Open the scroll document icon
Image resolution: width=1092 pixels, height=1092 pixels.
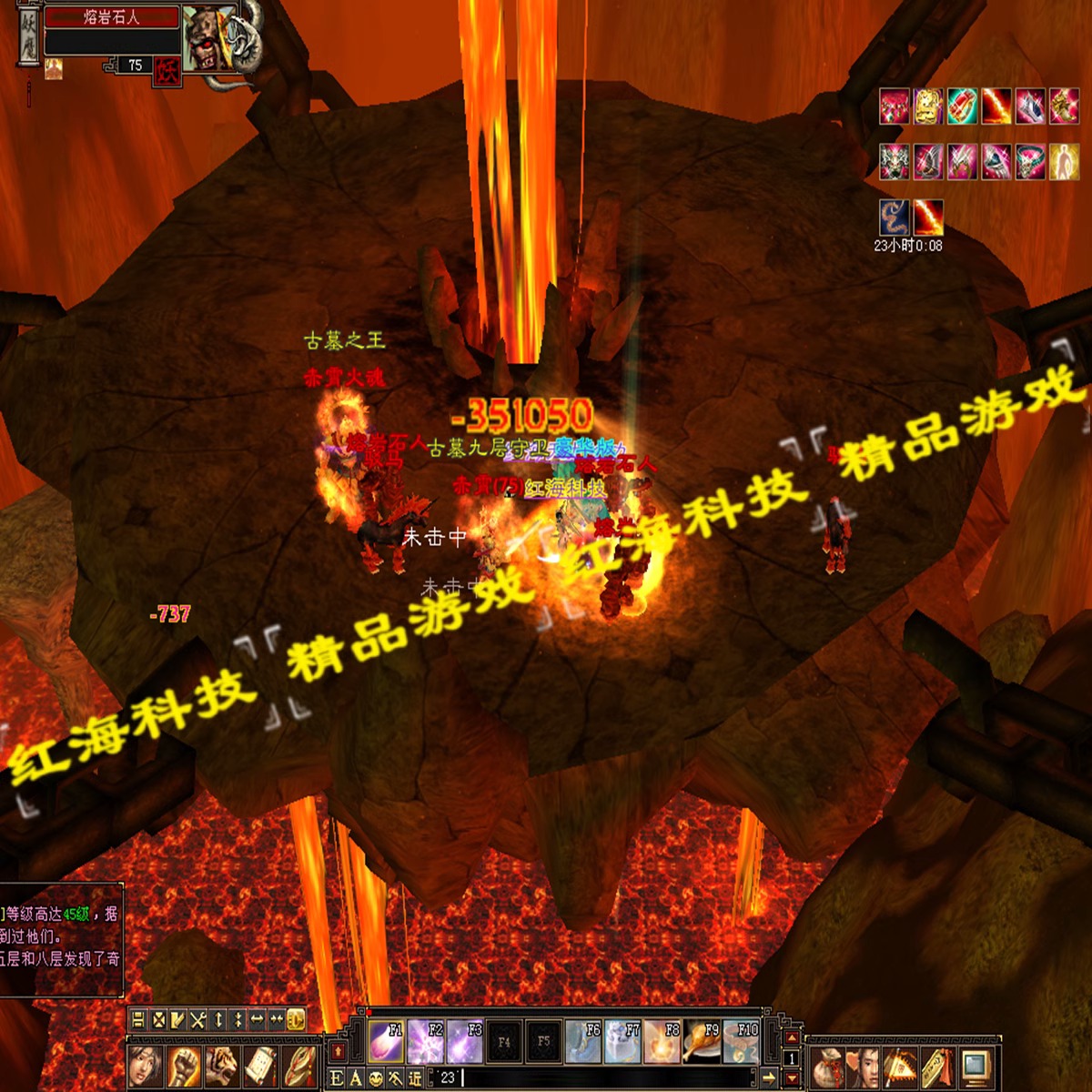[260, 1063]
